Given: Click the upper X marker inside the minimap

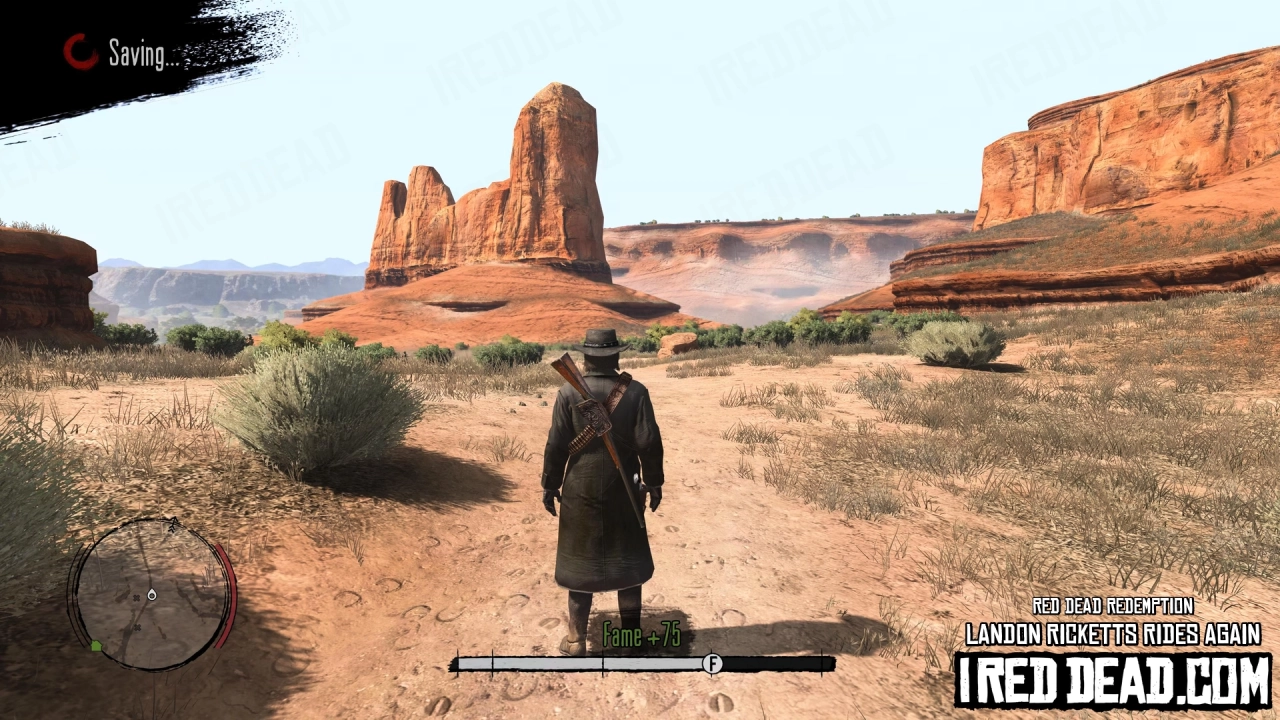Looking at the screenshot, I should click(137, 598).
